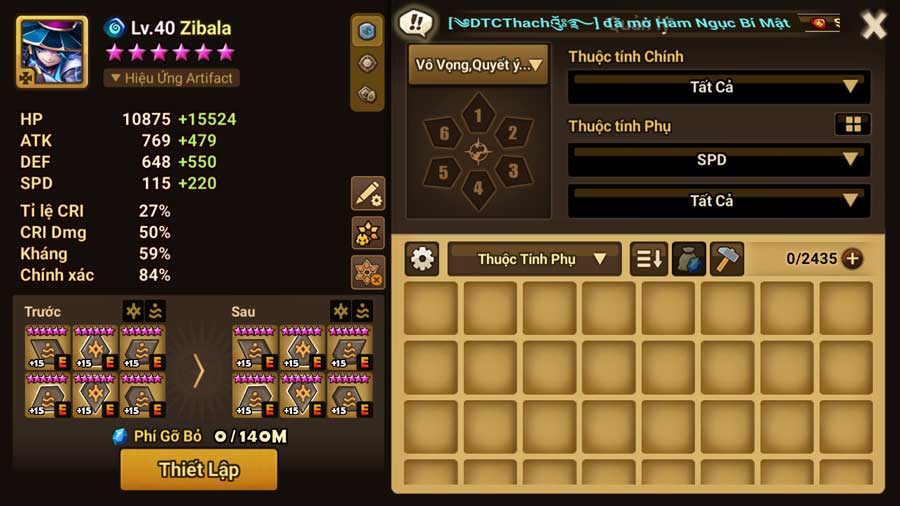Close the rune management screen
This screenshot has height=506, width=900.
pos(873,25)
